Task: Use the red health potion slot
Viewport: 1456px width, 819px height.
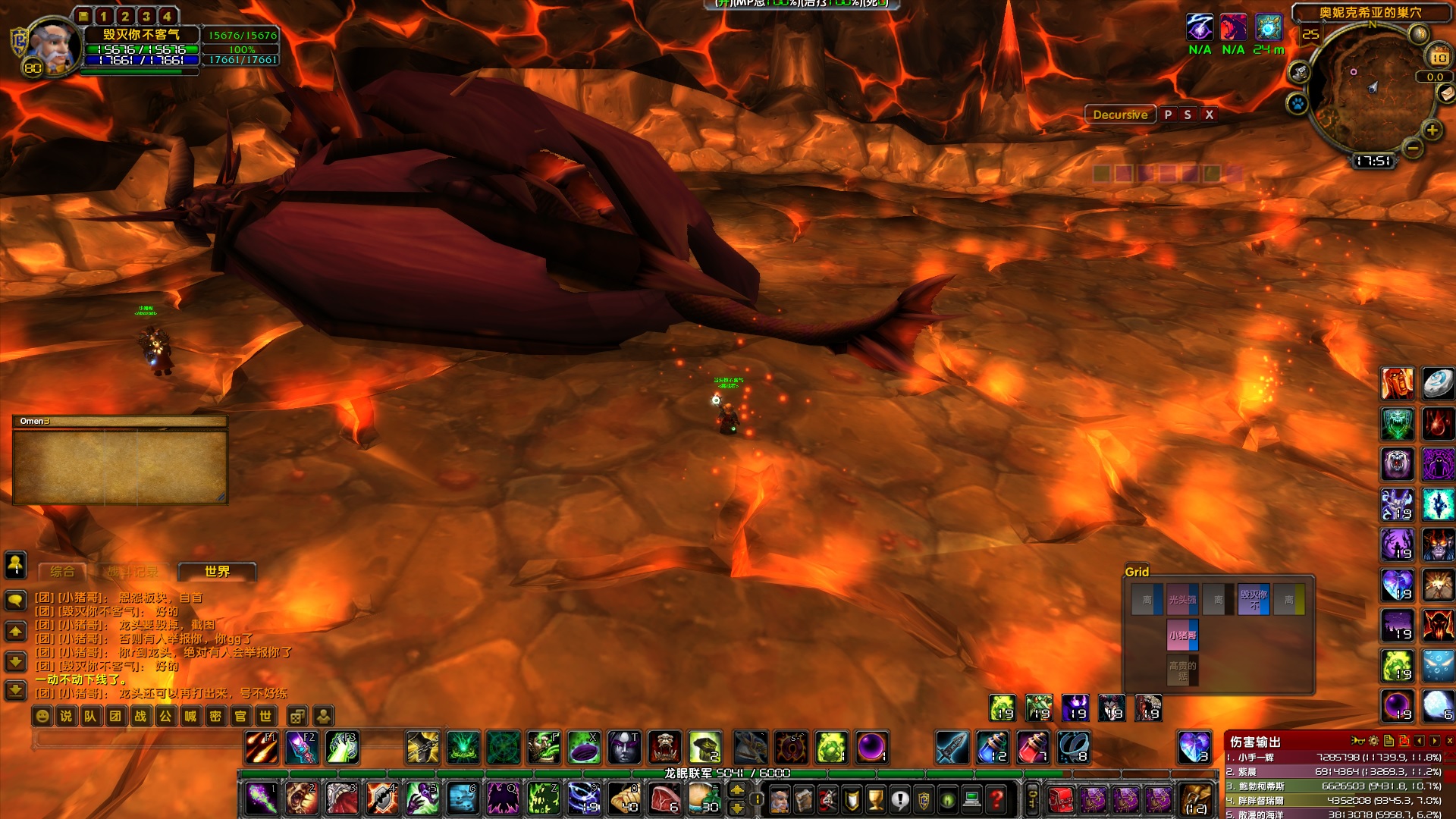Action: 1033,748
